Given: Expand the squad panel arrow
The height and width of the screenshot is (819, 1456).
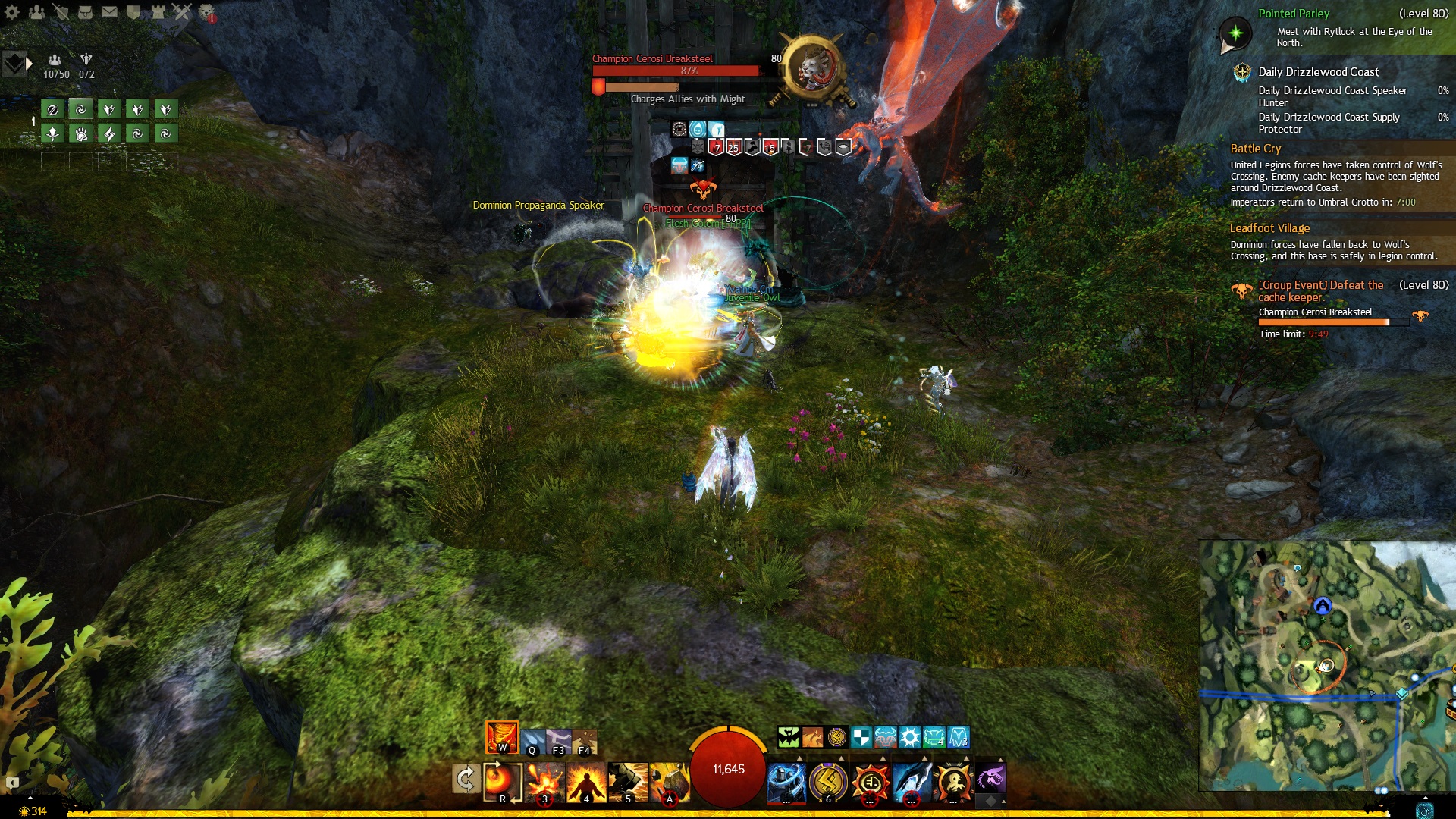Looking at the screenshot, I should pyautogui.click(x=29, y=64).
